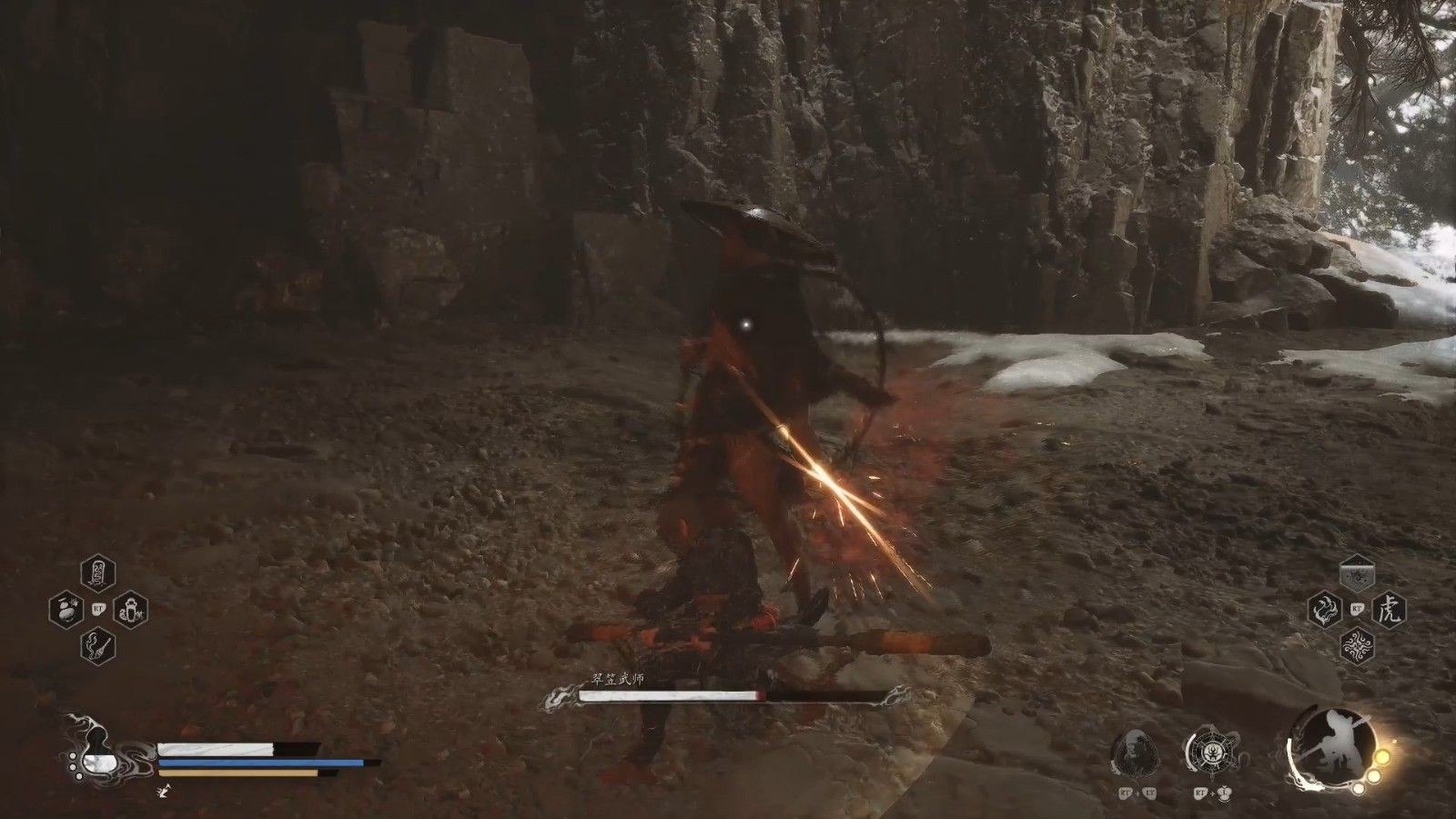Select the jar item at top of item wheel

click(x=96, y=571)
